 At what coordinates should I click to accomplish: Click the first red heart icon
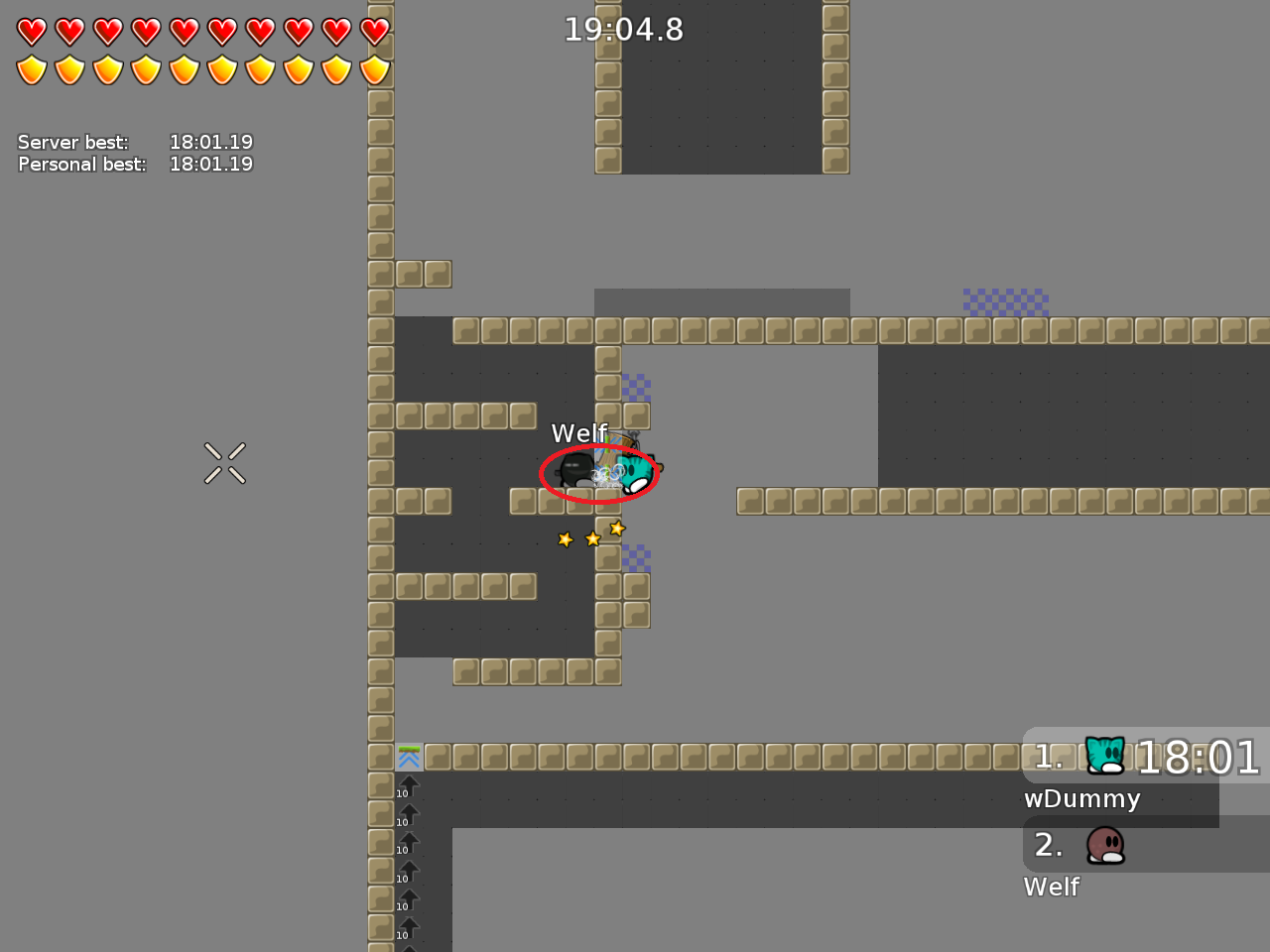(33, 31)
